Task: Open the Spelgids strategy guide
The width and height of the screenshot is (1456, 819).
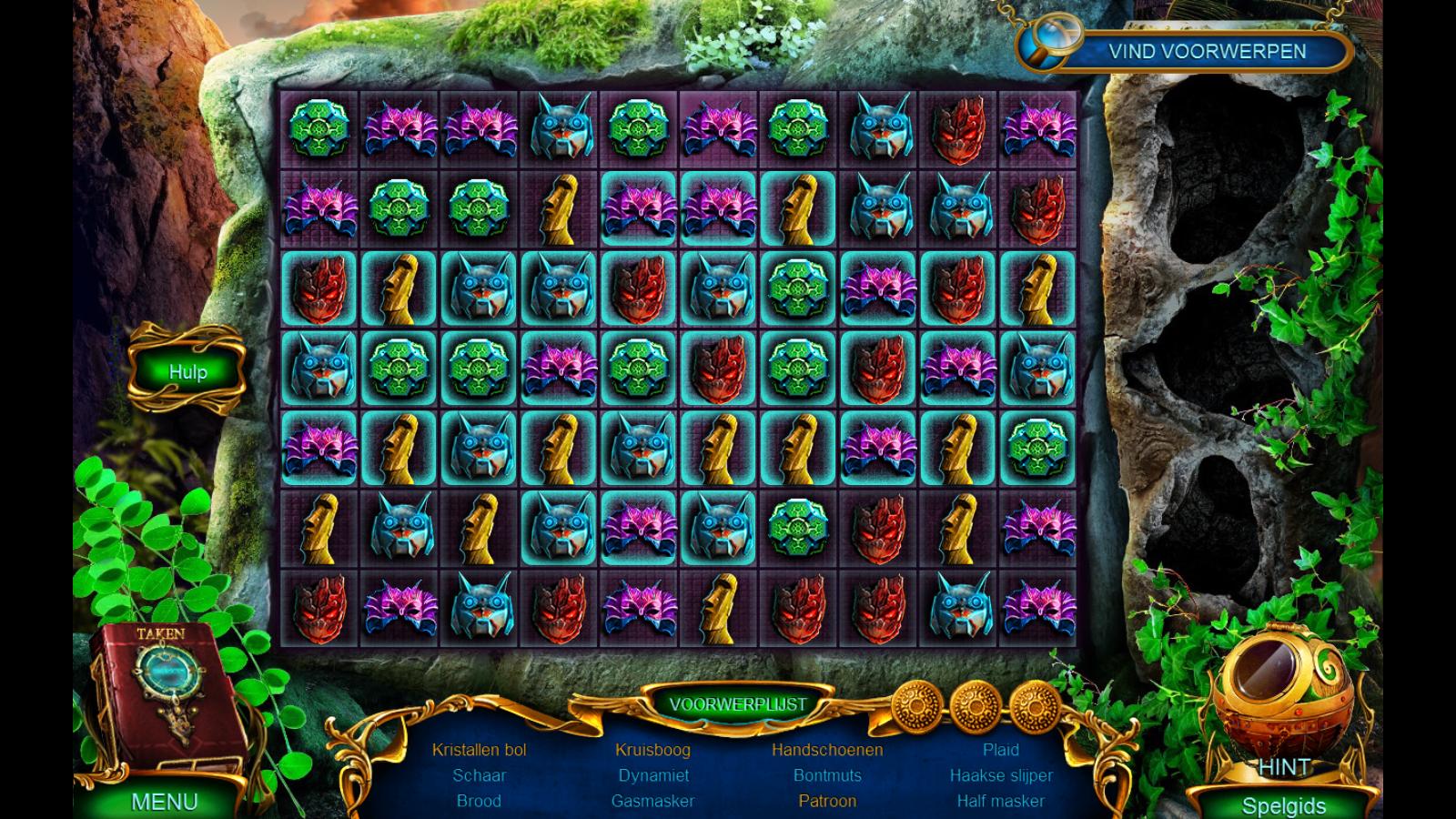Action: (1283, 805)
